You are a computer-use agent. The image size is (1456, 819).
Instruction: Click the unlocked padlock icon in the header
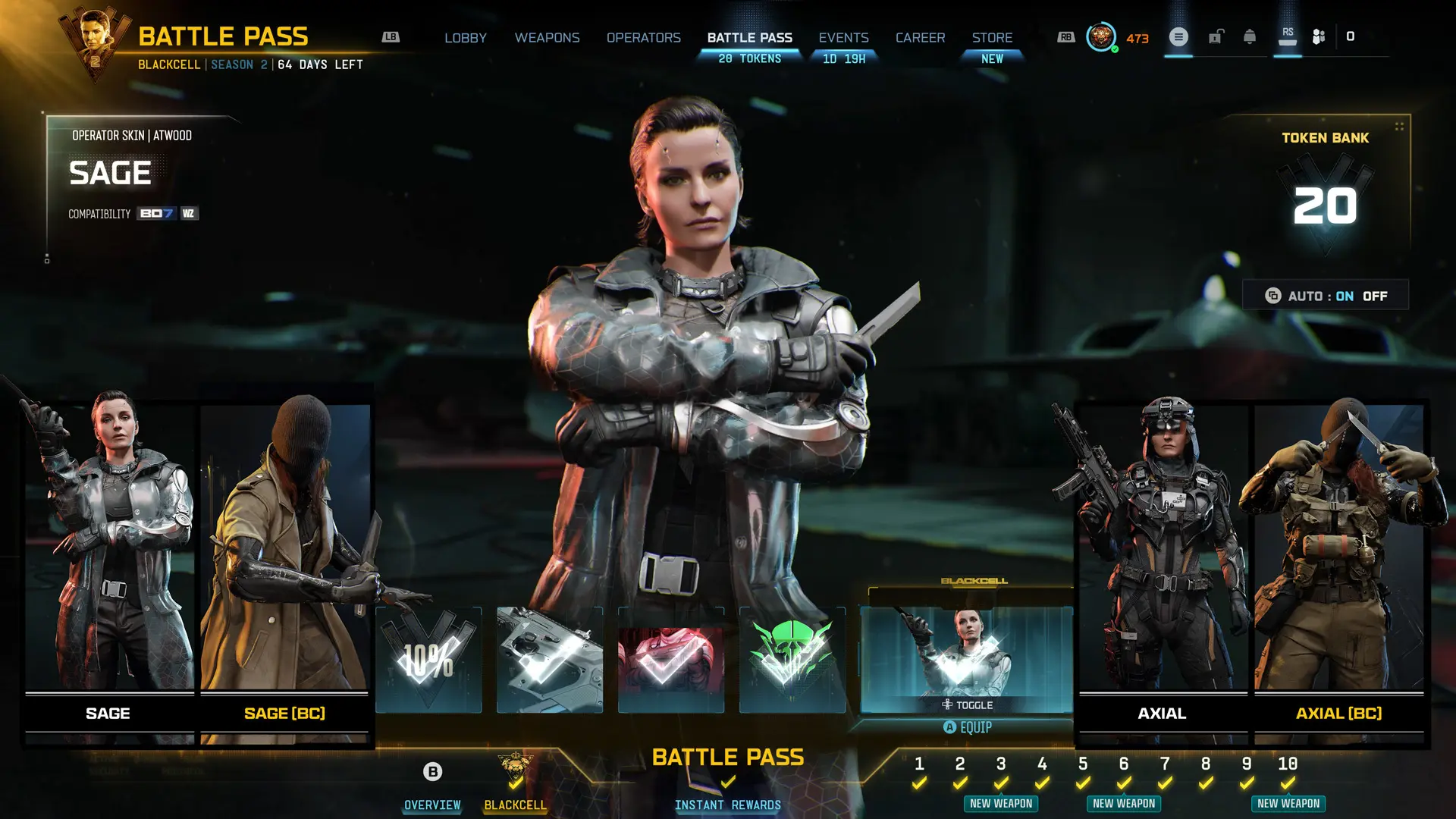1216,37
